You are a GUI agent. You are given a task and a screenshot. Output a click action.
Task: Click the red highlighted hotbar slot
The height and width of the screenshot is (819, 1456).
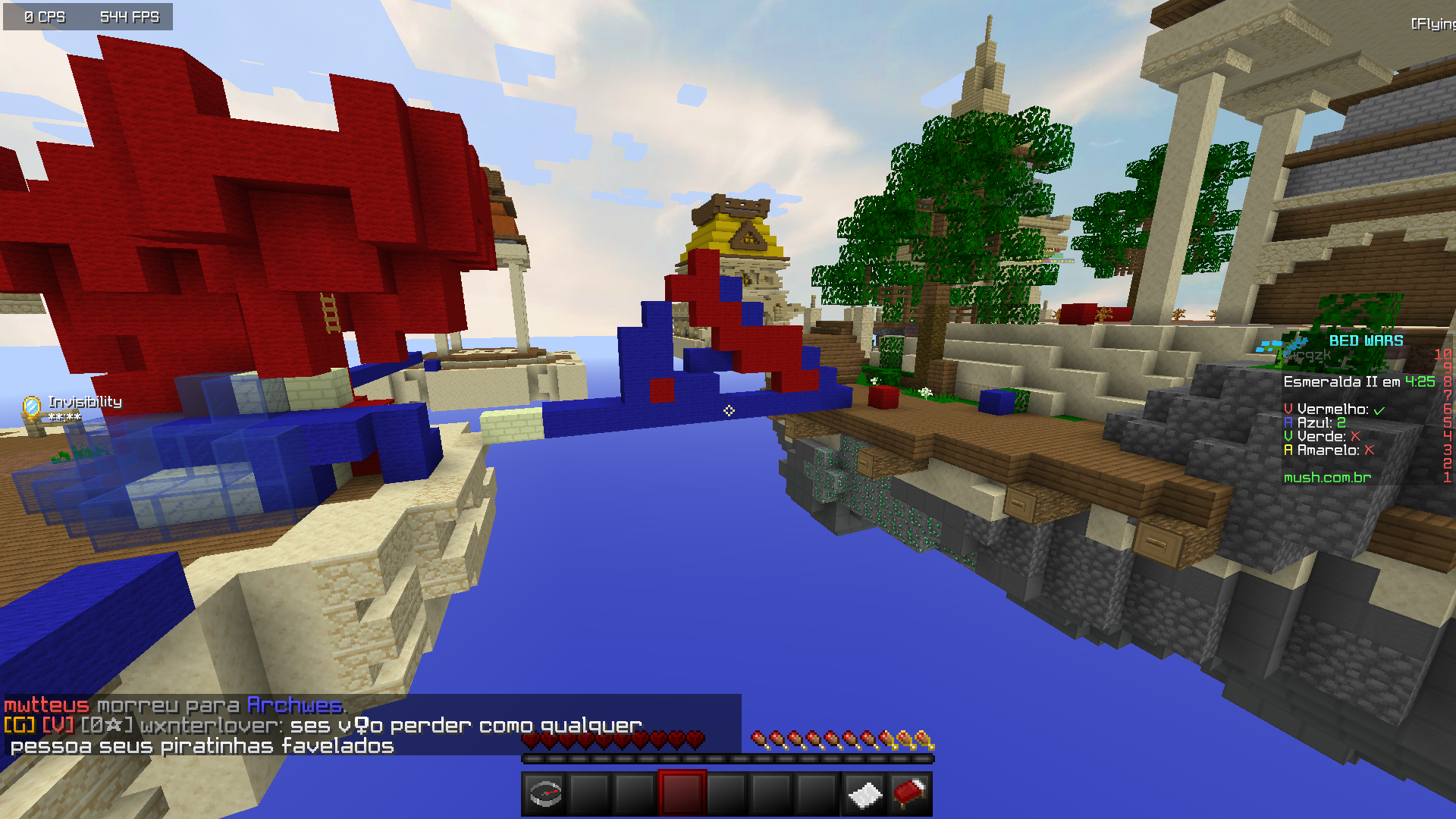tap(682, 794)
